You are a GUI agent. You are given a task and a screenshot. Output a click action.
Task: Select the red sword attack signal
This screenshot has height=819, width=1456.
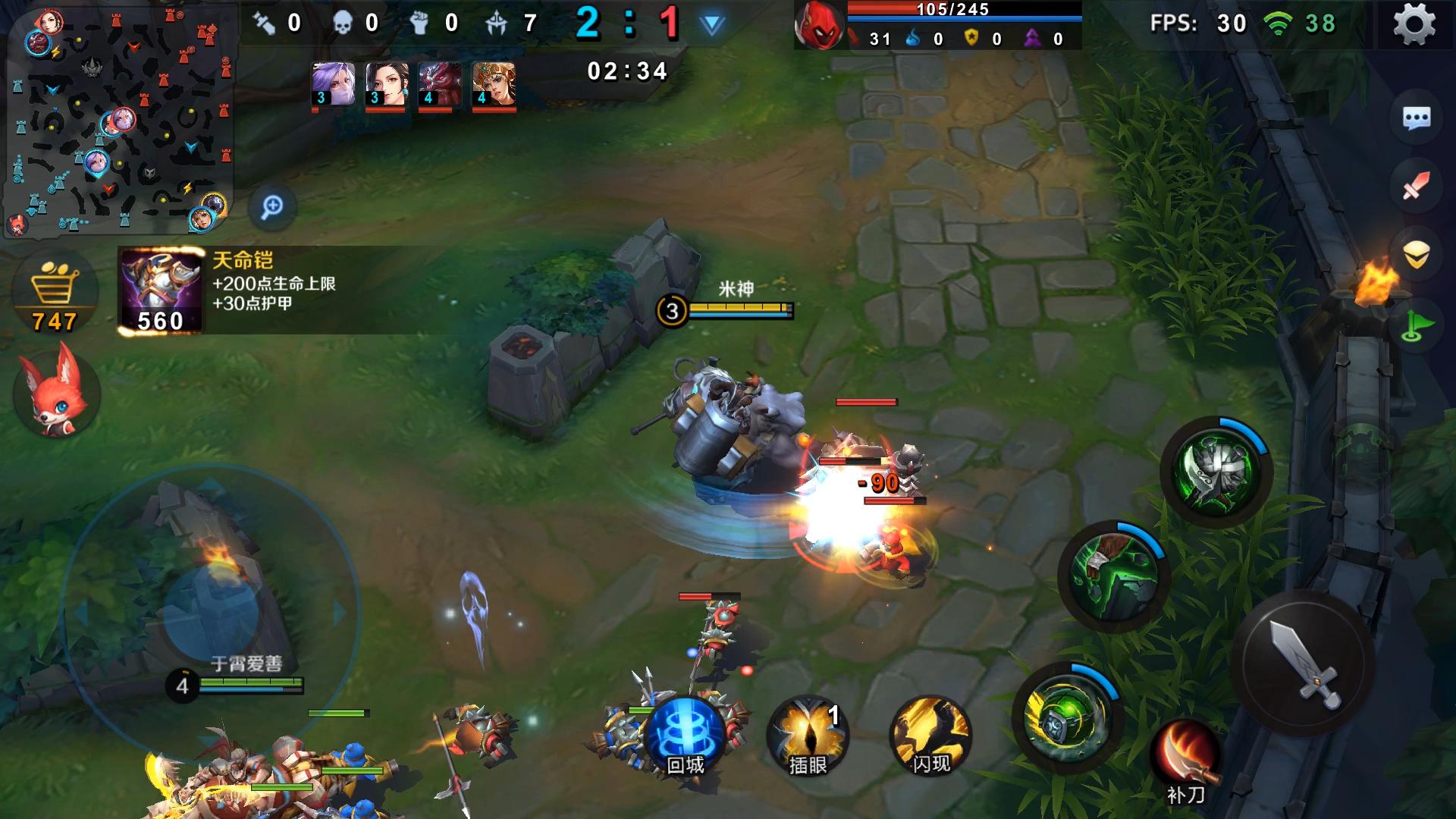pos(1416,186)
